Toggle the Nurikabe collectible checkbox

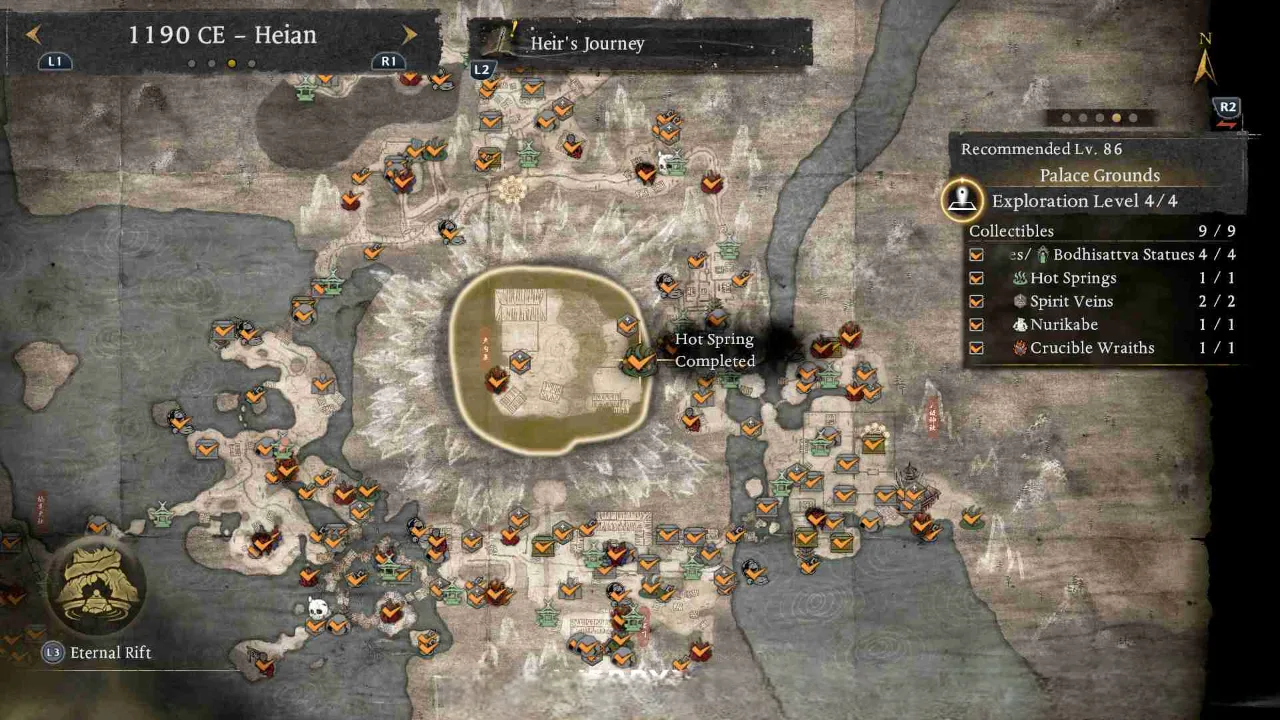pos(976,325)
